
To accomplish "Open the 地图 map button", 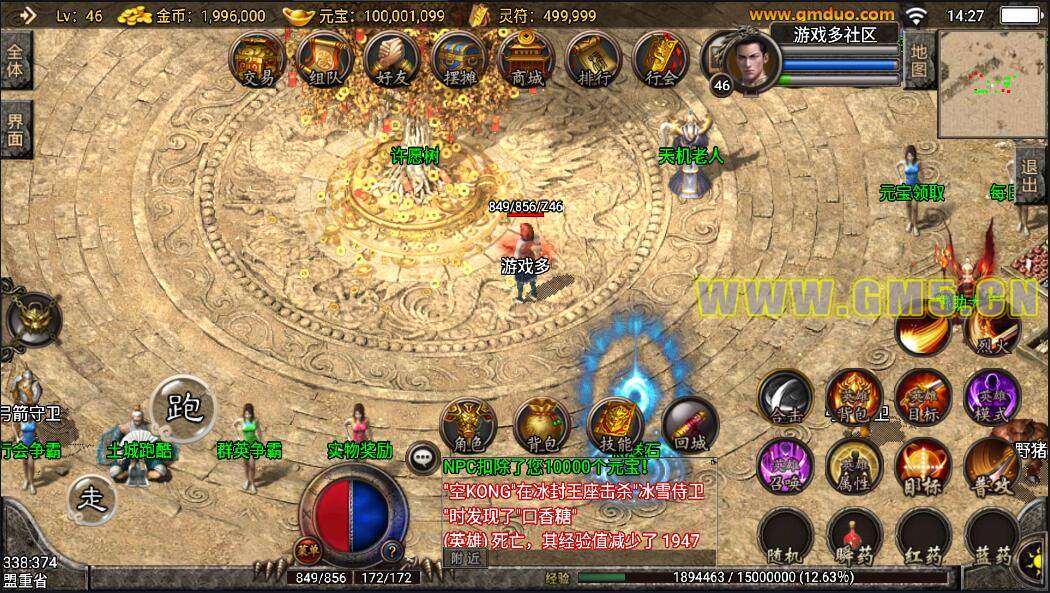I will [x=918, y=59].
